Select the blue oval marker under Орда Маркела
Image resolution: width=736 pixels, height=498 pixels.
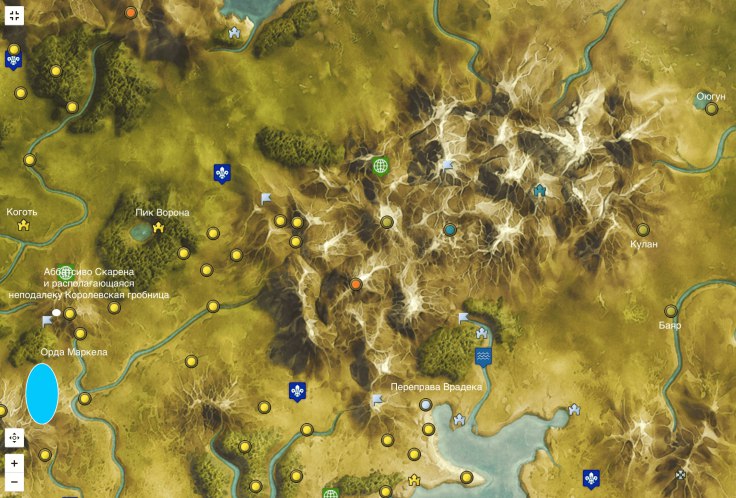click(41, 393)
